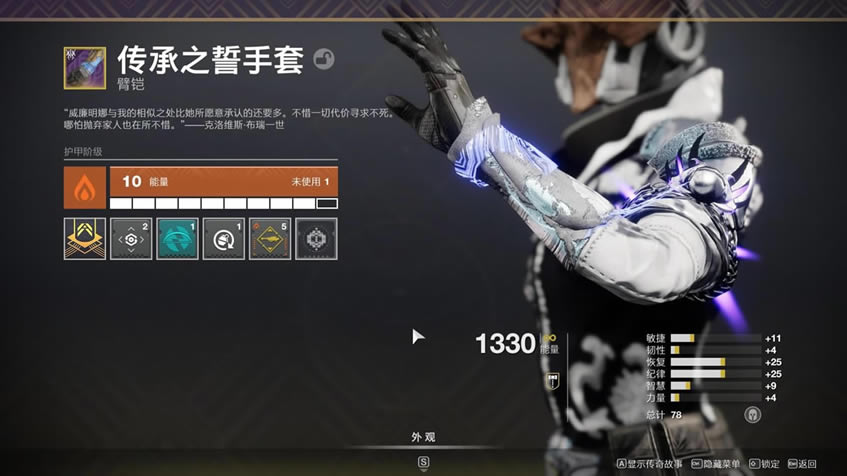Toggle the lock icon beside the item name
This screenshot has height=476, width=847.
point(323,60)
